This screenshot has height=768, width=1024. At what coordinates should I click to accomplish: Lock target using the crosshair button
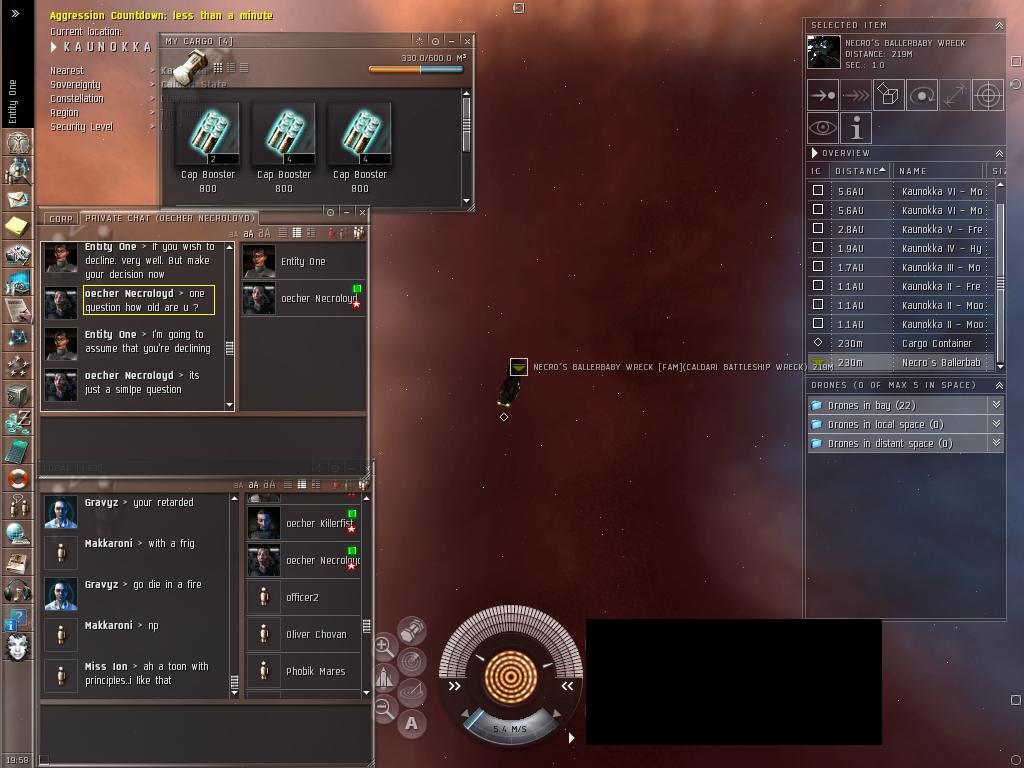pyautogui.click(x=988, y=95)
